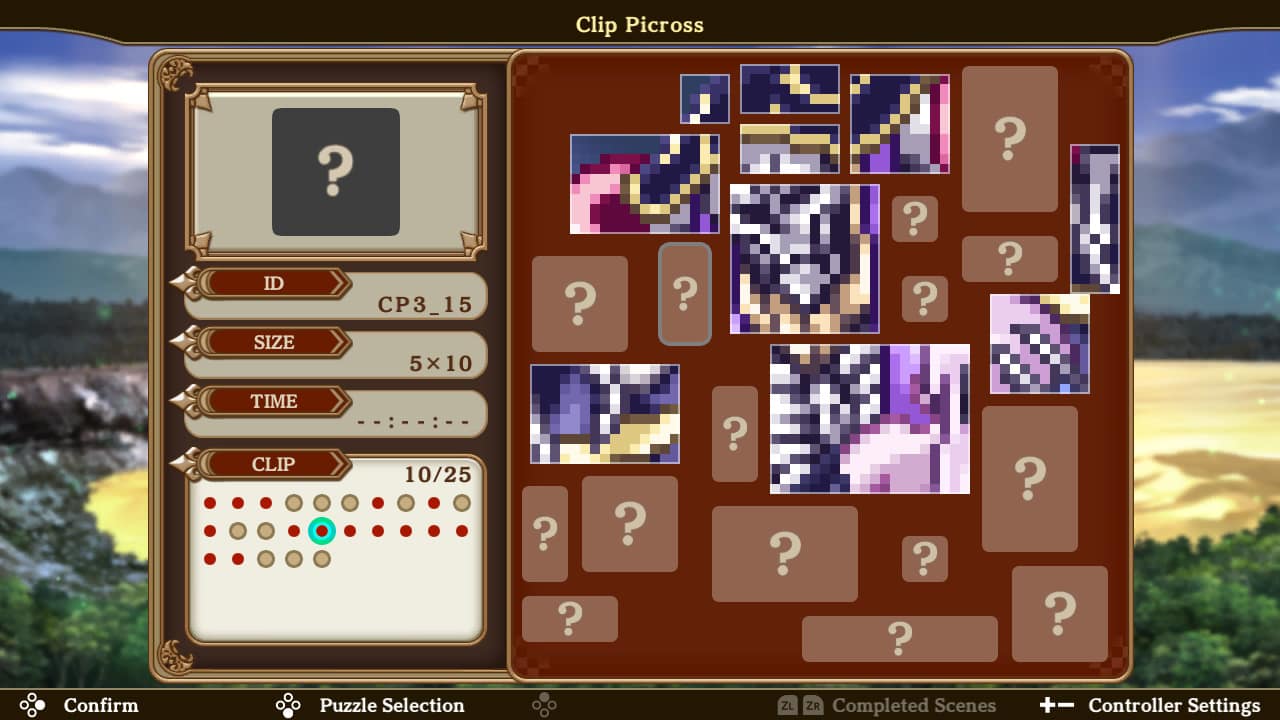The height and width of the screenshot is (720, 1280).
Task: Open Puzzle Selection from the bottom bar
Action: [x=391, y=705]
